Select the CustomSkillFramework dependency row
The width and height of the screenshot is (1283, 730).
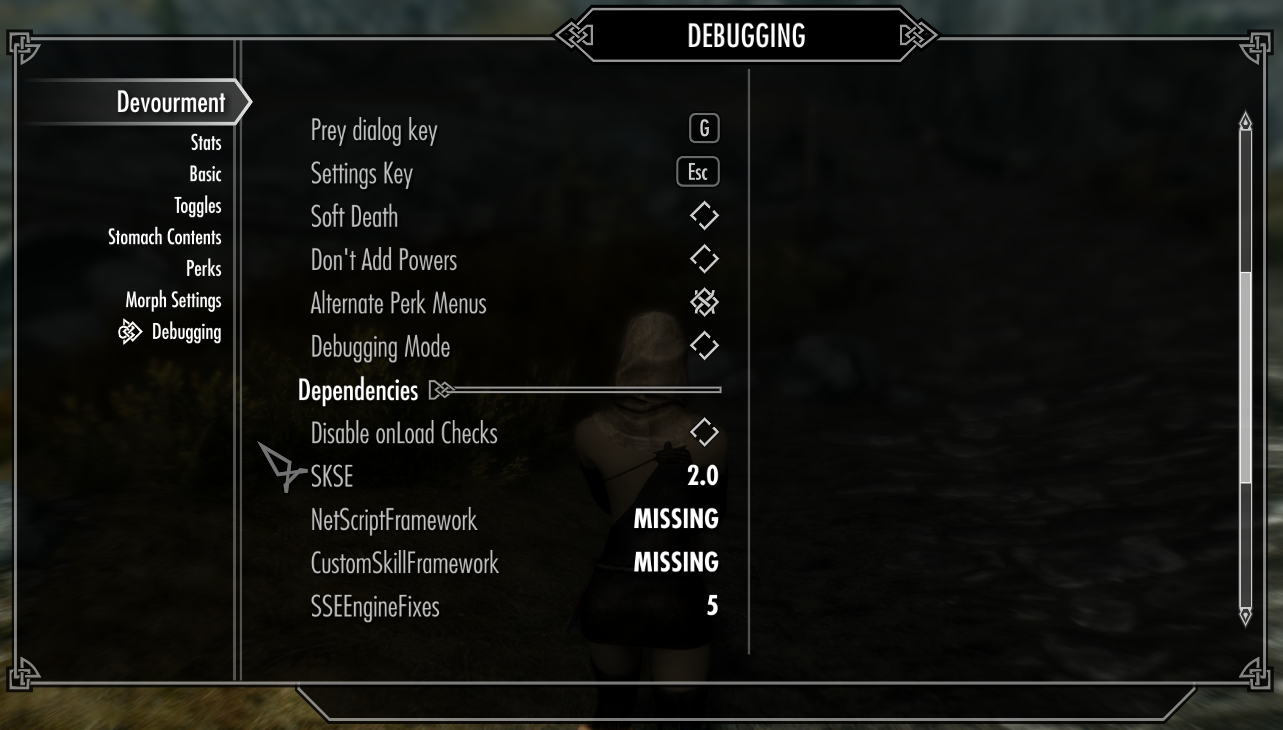pos(514,563)
